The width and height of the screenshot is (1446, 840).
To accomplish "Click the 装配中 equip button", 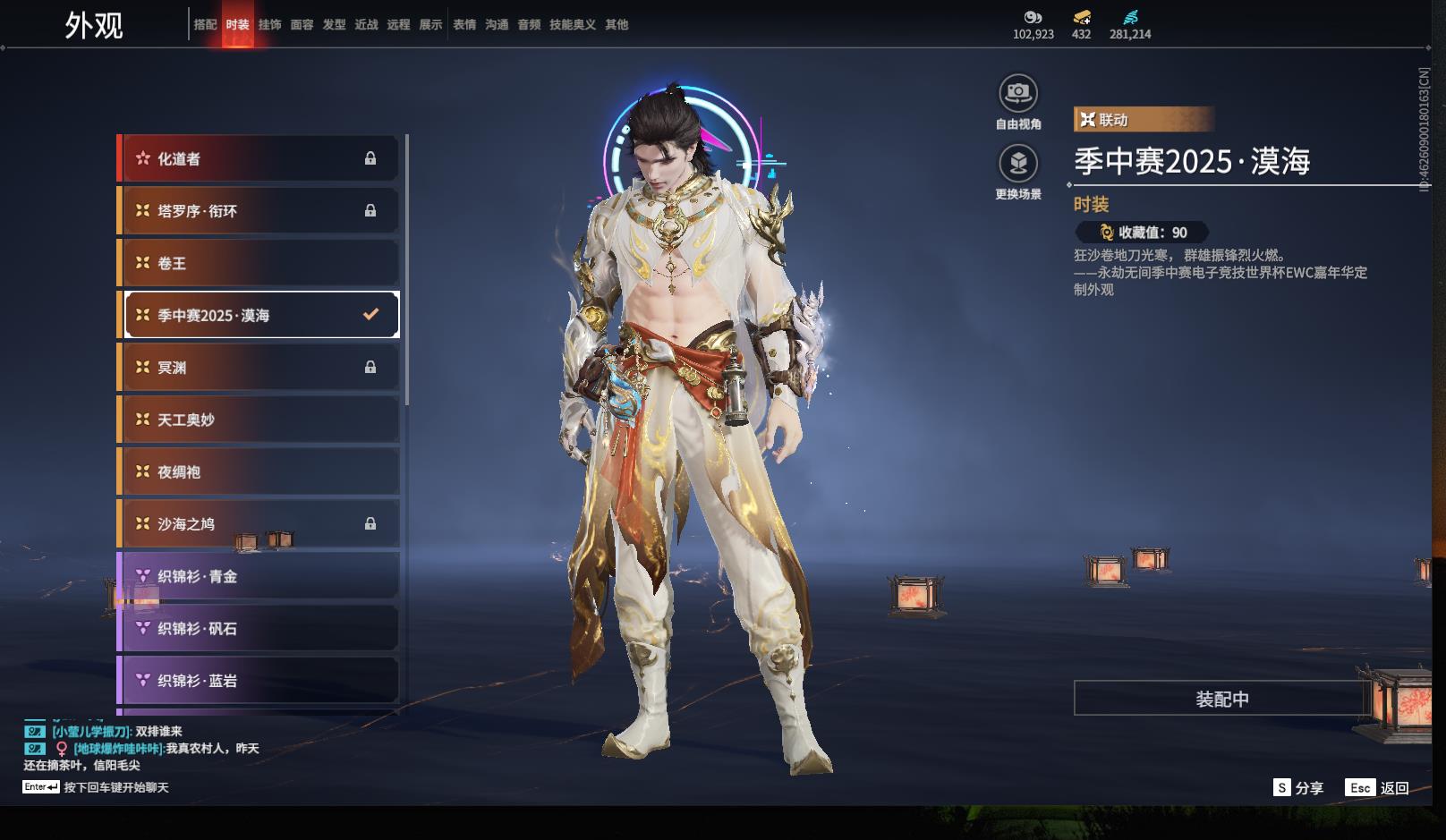I will [x=1221, y=699].
